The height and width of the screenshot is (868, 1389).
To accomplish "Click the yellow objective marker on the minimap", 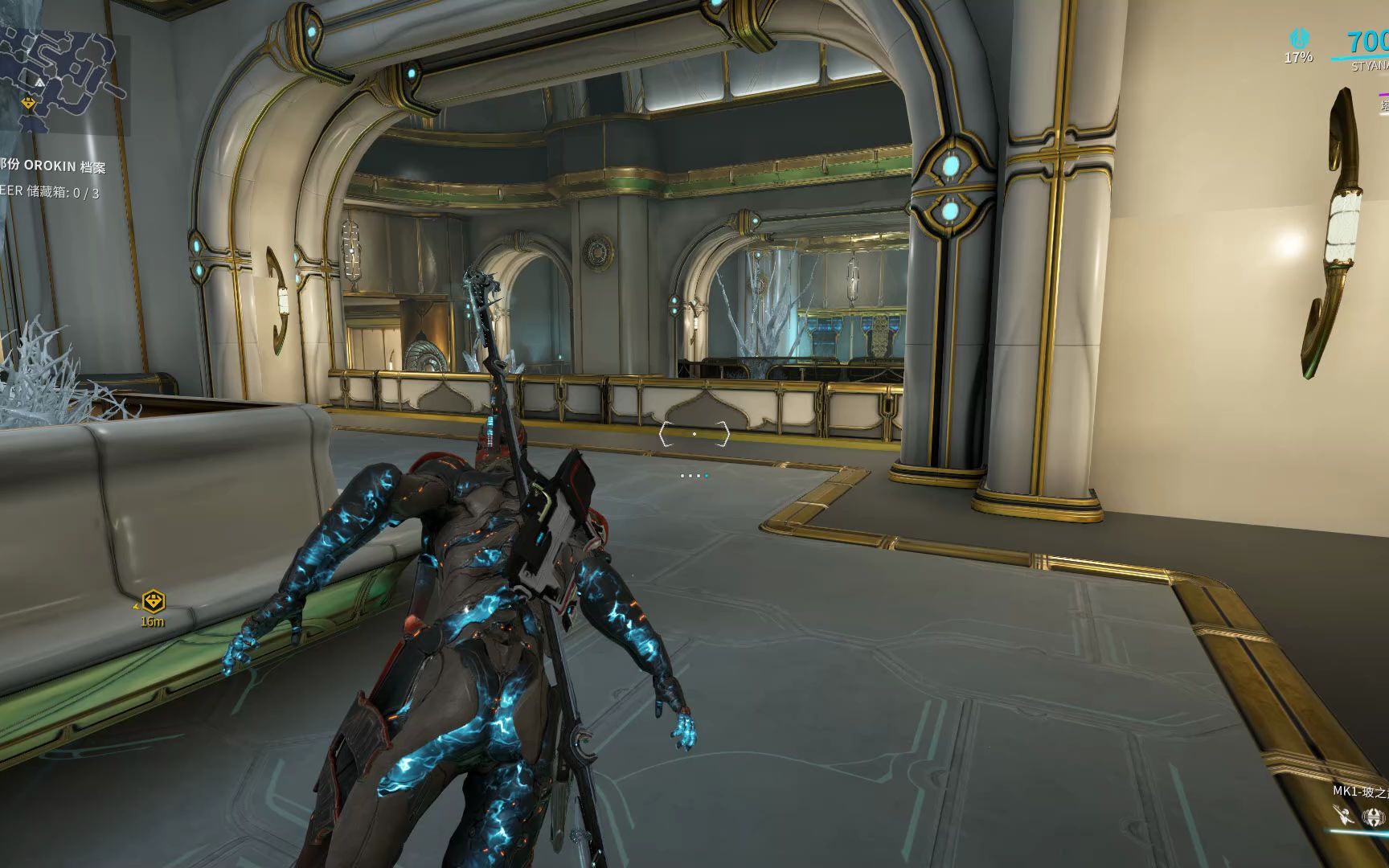I will point(29,104).
